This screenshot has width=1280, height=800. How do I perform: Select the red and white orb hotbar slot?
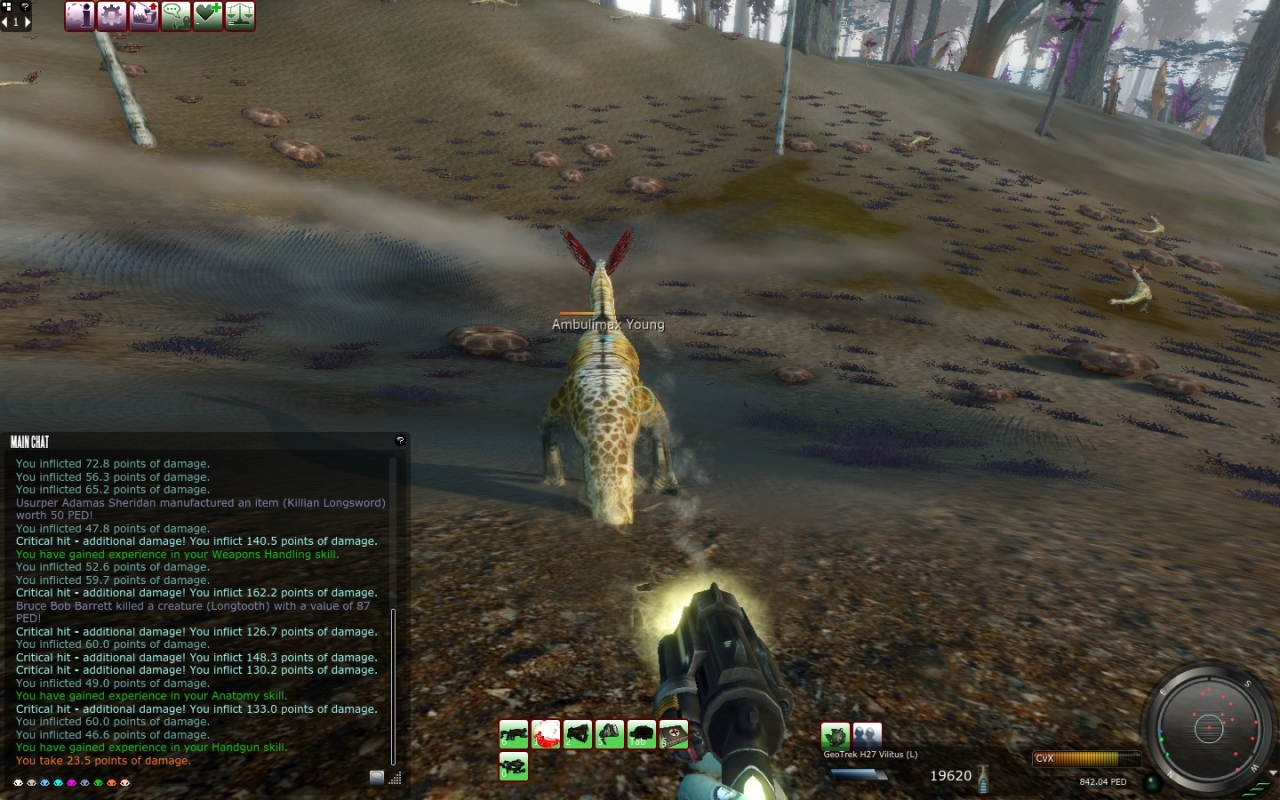(x=546, y=734)
